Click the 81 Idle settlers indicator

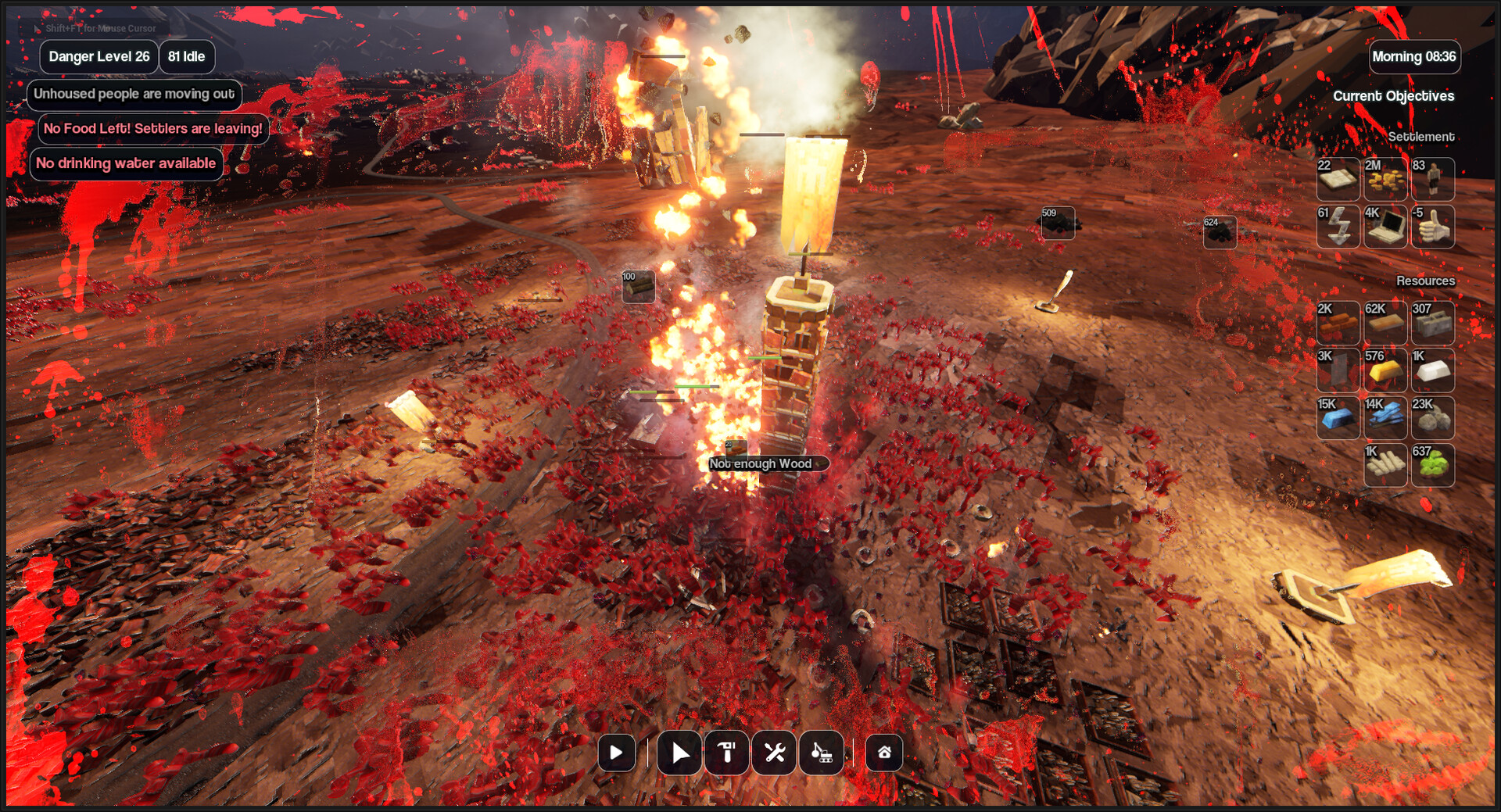click(187, 57)
